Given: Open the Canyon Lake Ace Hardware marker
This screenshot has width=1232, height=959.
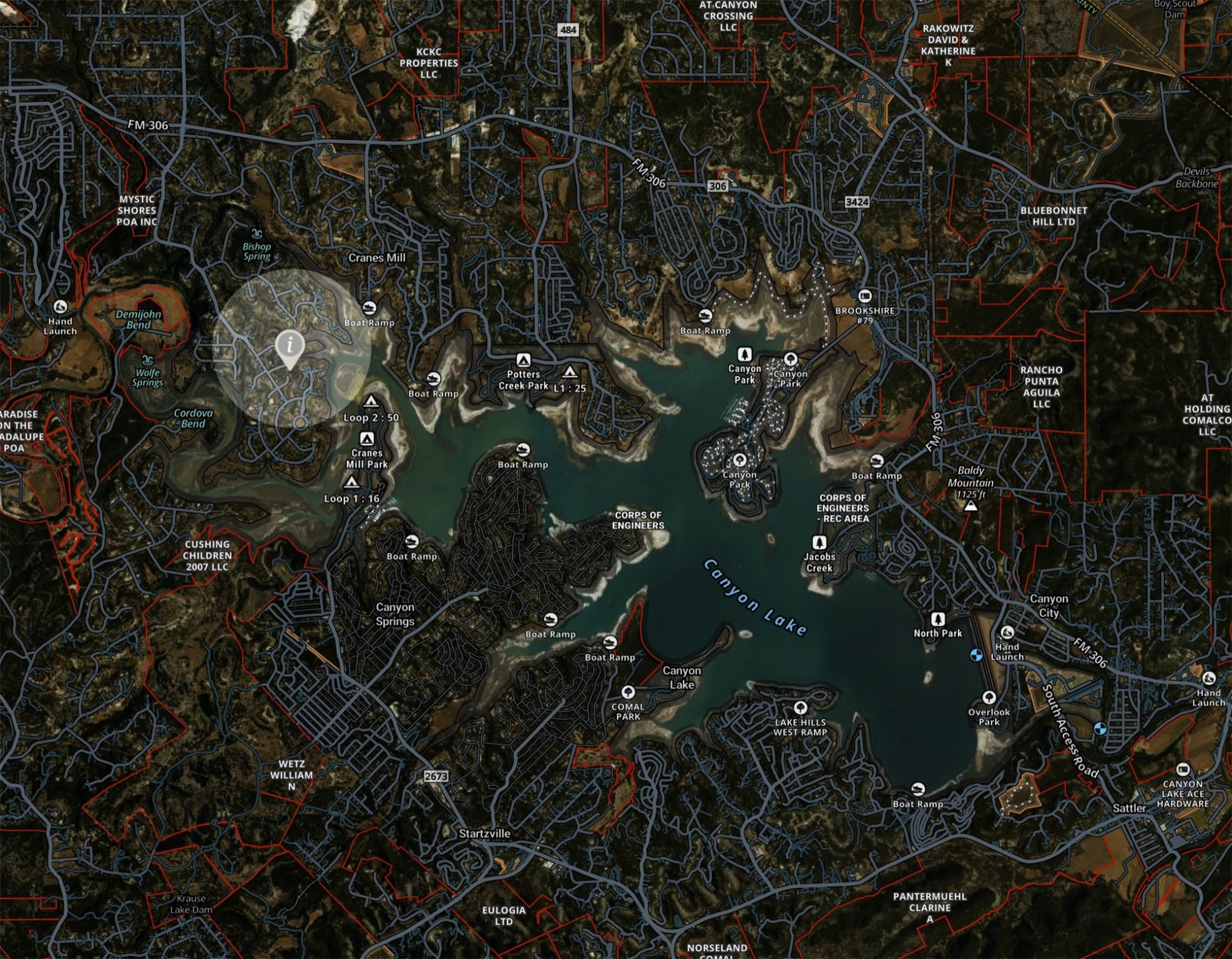Looking at the screenshot, I should [1182, 769].
